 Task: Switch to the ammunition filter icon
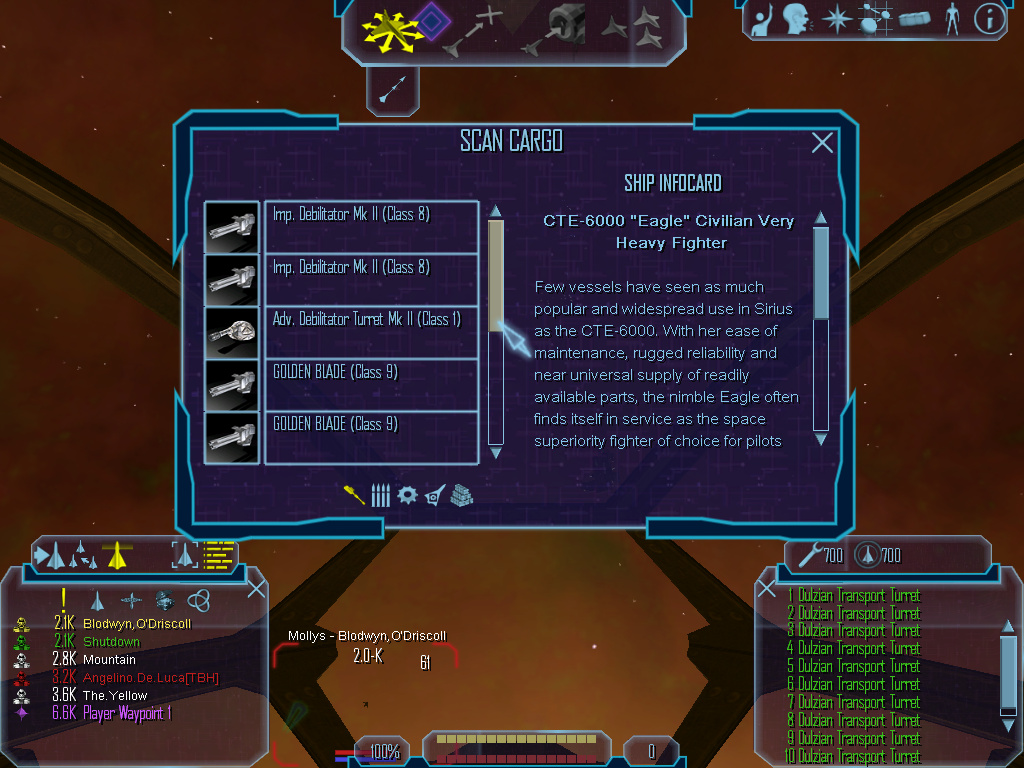pos(380,495)
